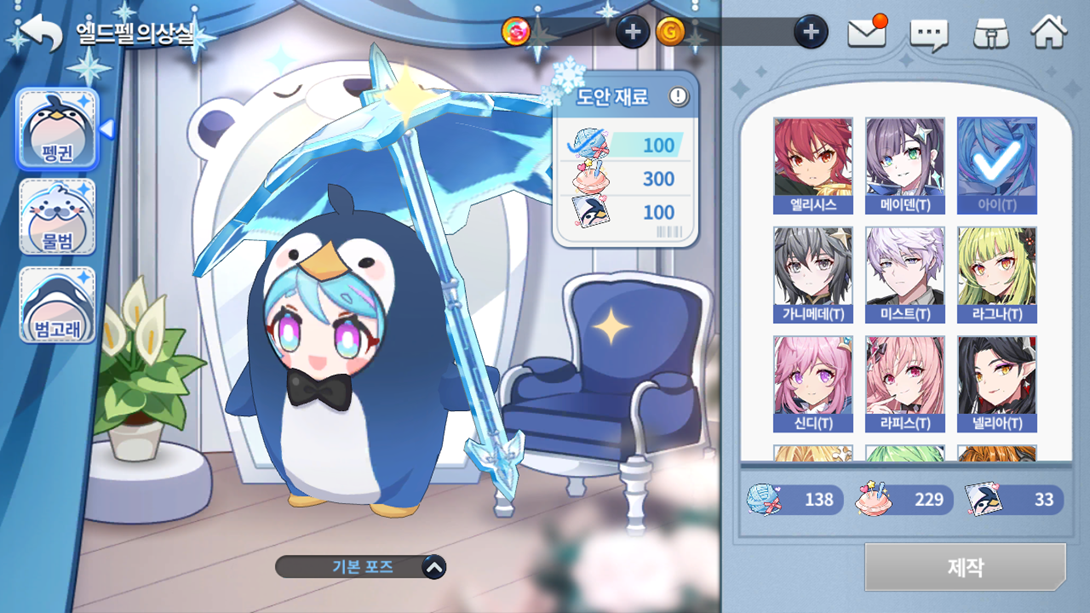The image size is (1090, 613).
Task: Go back using the return arrow
Action: pyautogui.click(x=41, y=33)
